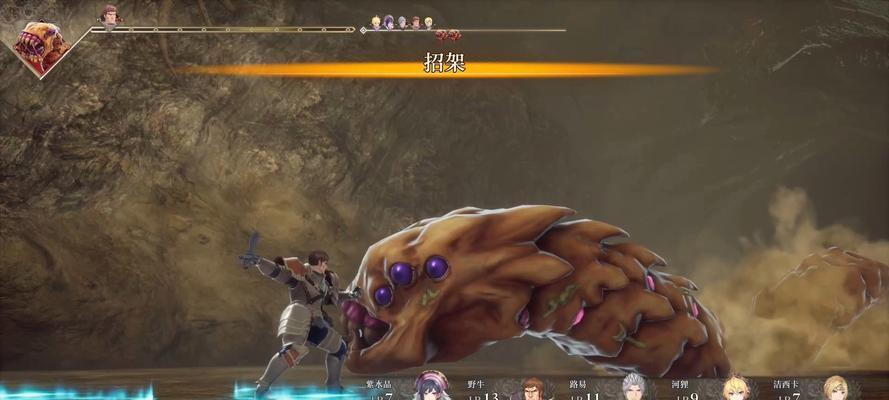Image resolution: width=889 pixels, height=400 pixels.
Task: Select party member 紫水晶's portrait
Action: click(x=429, y=387)
